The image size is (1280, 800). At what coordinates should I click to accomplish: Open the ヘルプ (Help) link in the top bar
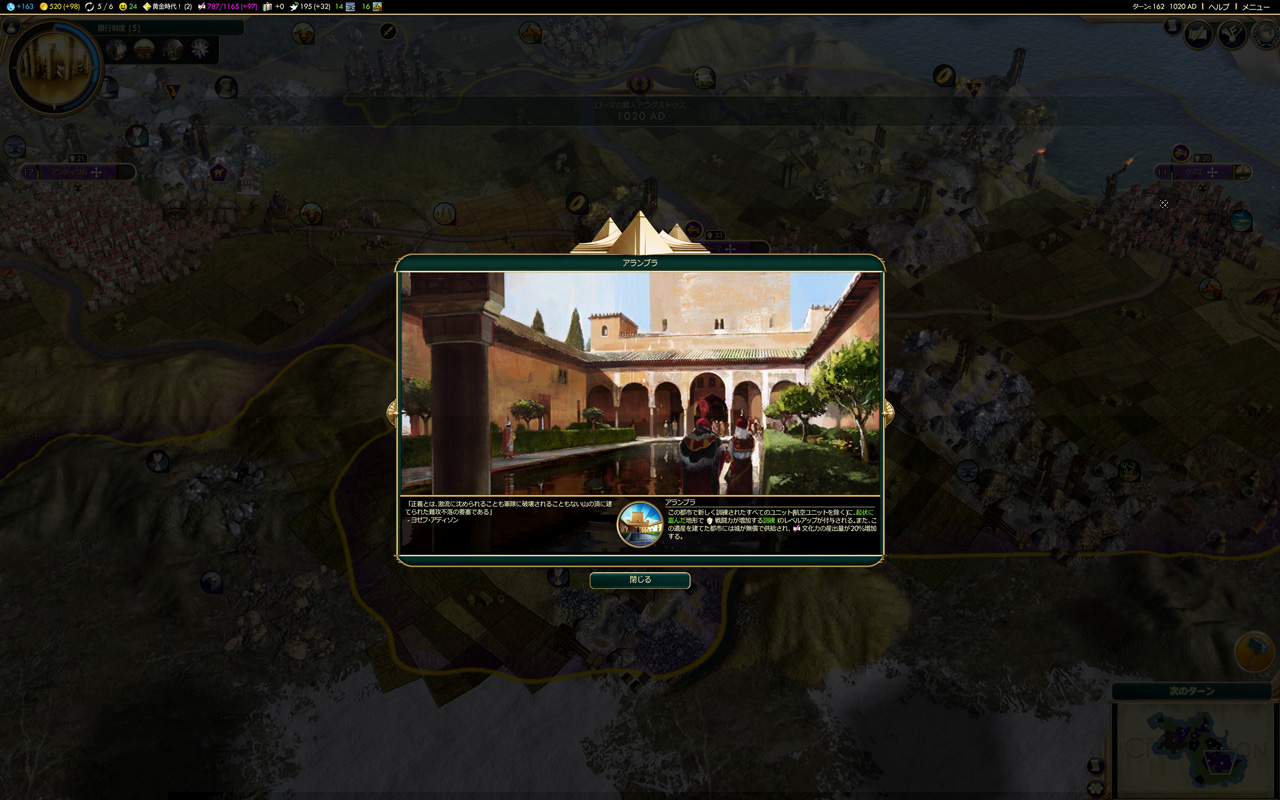(x=1219, y=6)
